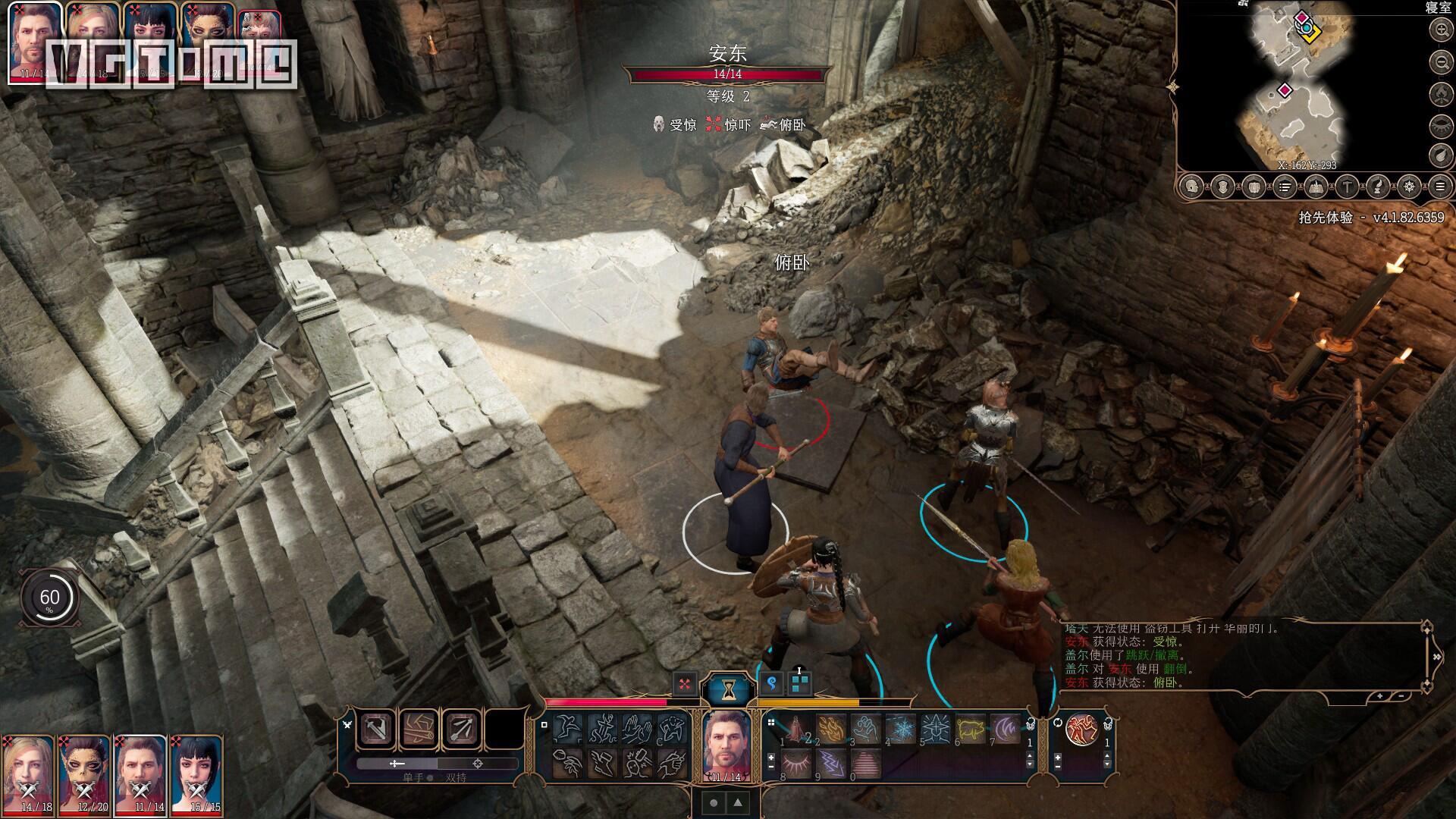Select the melee weapon attack slot
The height and width of the screenshot is (819, 1456).
[x=377, y=729]
